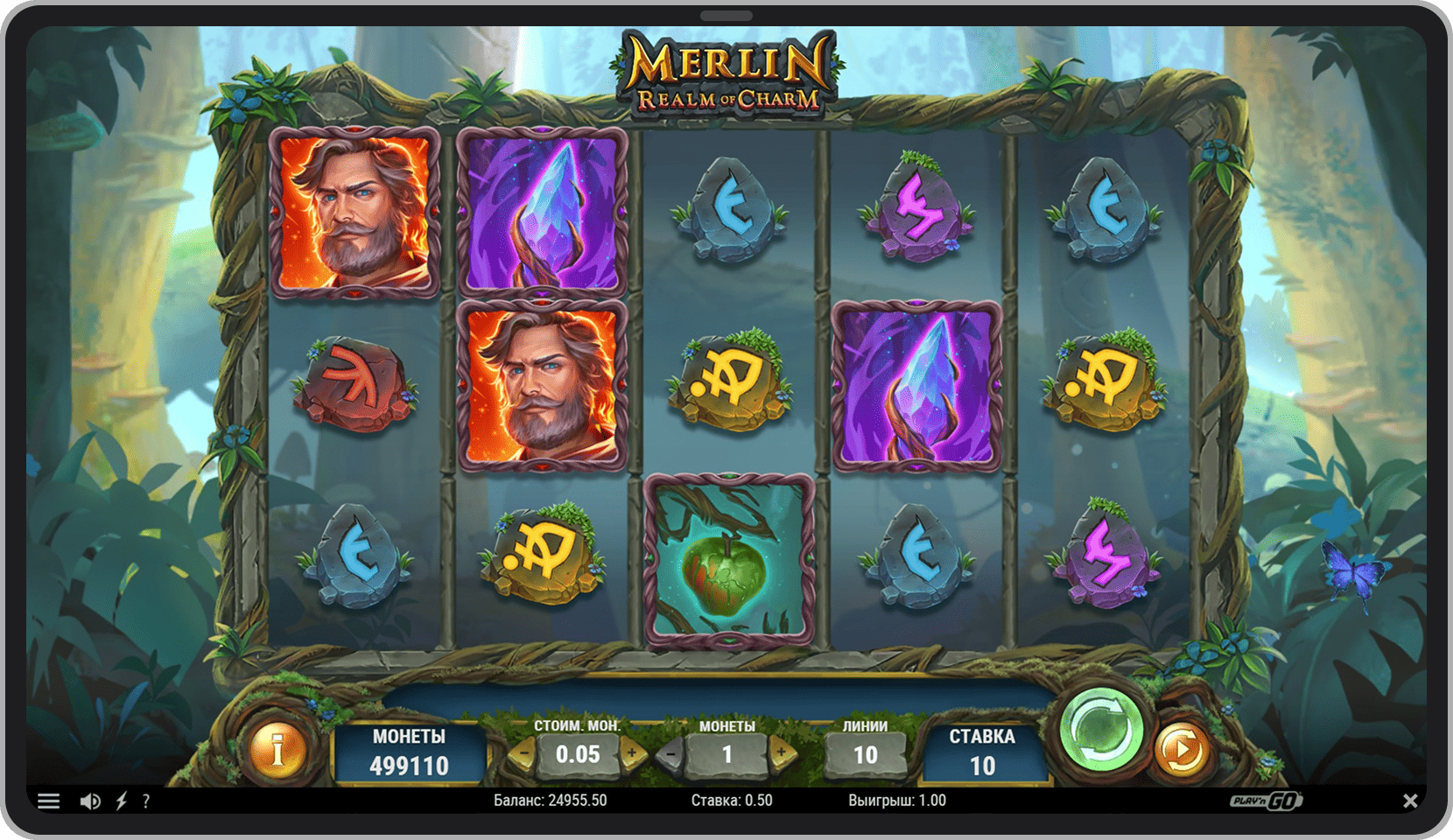
Task: Spin the reels with the green button
Action: 1101,731
